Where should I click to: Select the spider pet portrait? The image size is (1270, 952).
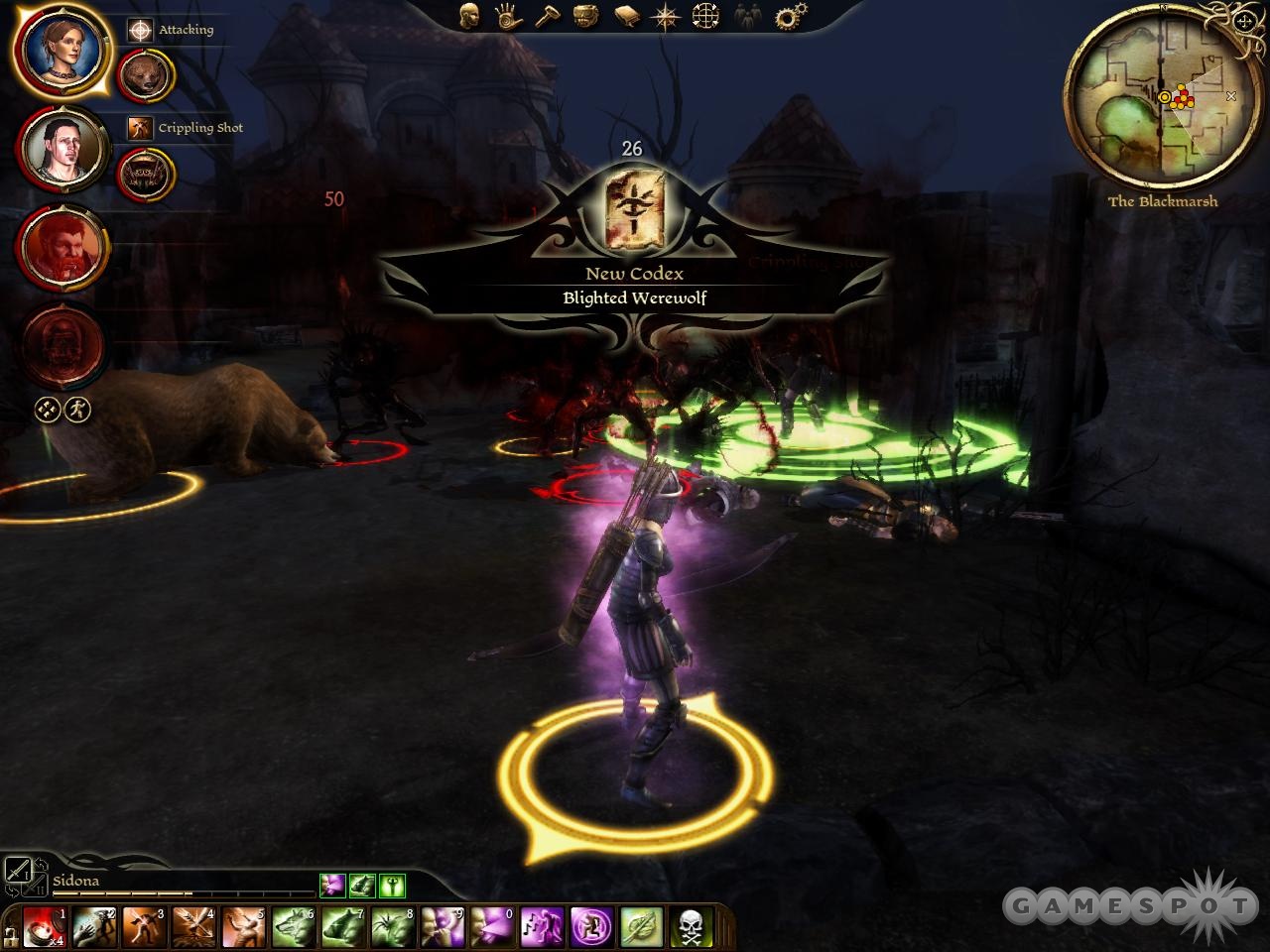click(147, 176)
